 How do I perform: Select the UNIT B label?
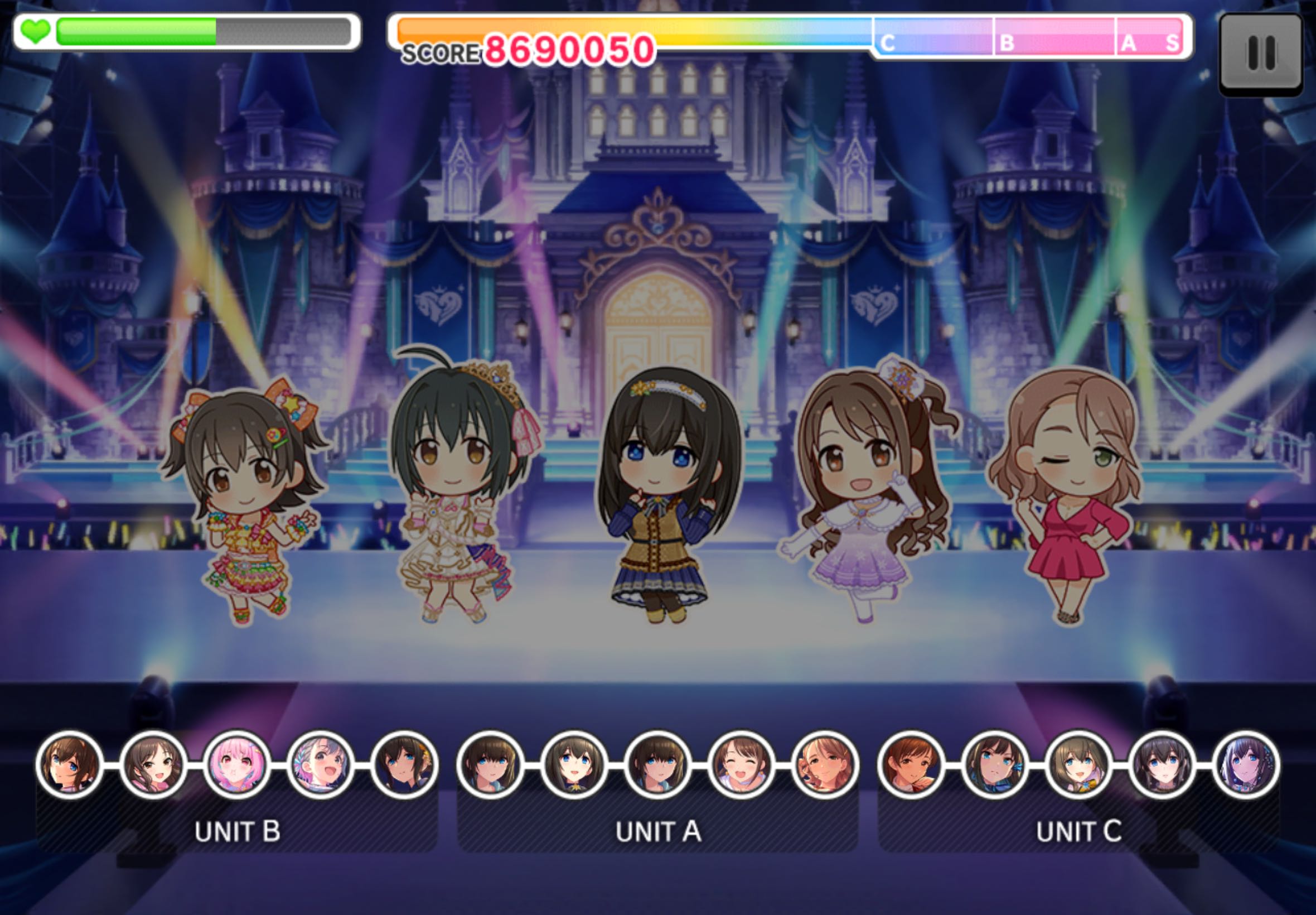click(237, 831)
